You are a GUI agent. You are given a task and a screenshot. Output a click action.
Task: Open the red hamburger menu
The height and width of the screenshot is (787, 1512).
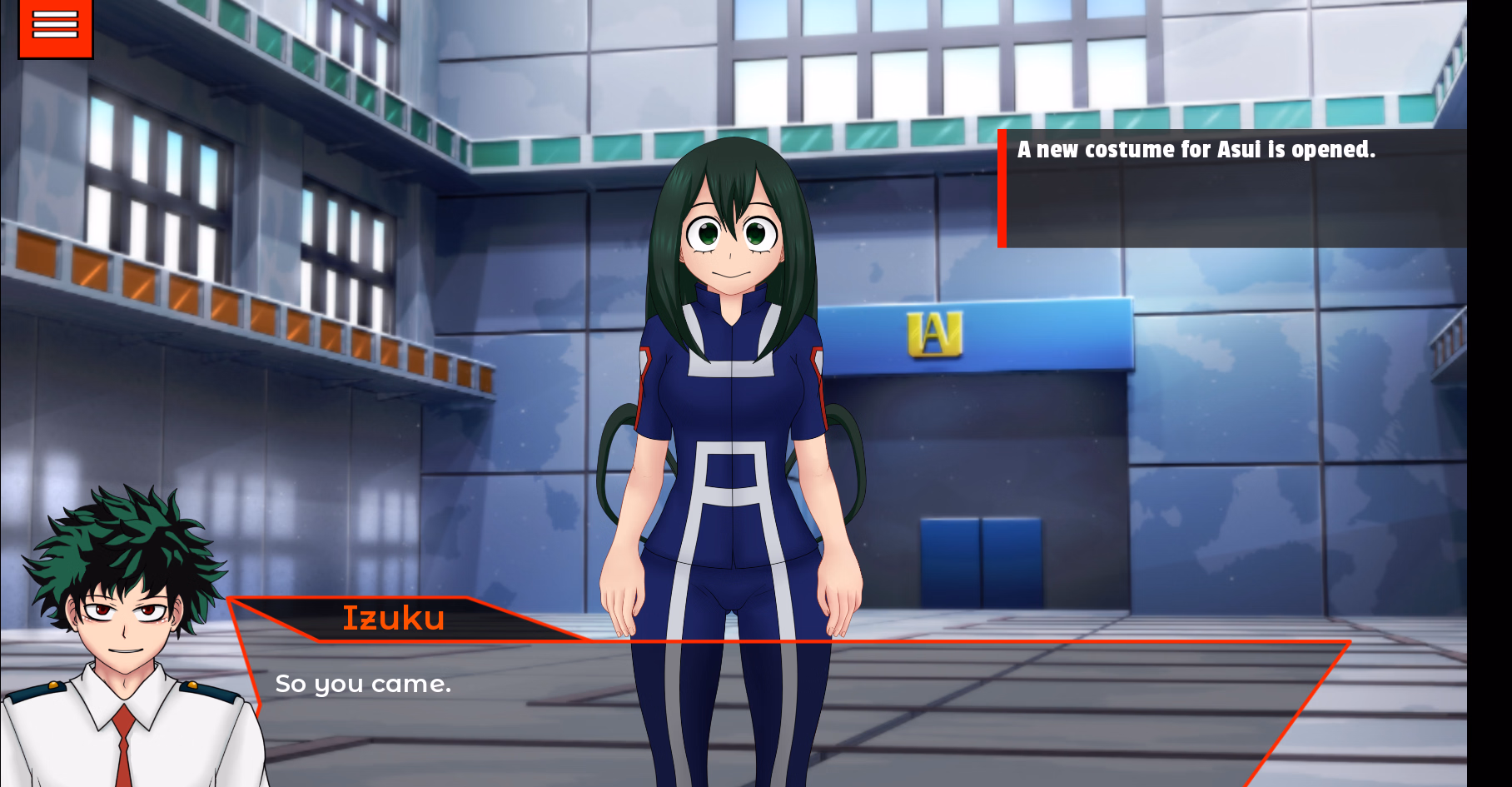pos(55,26)
